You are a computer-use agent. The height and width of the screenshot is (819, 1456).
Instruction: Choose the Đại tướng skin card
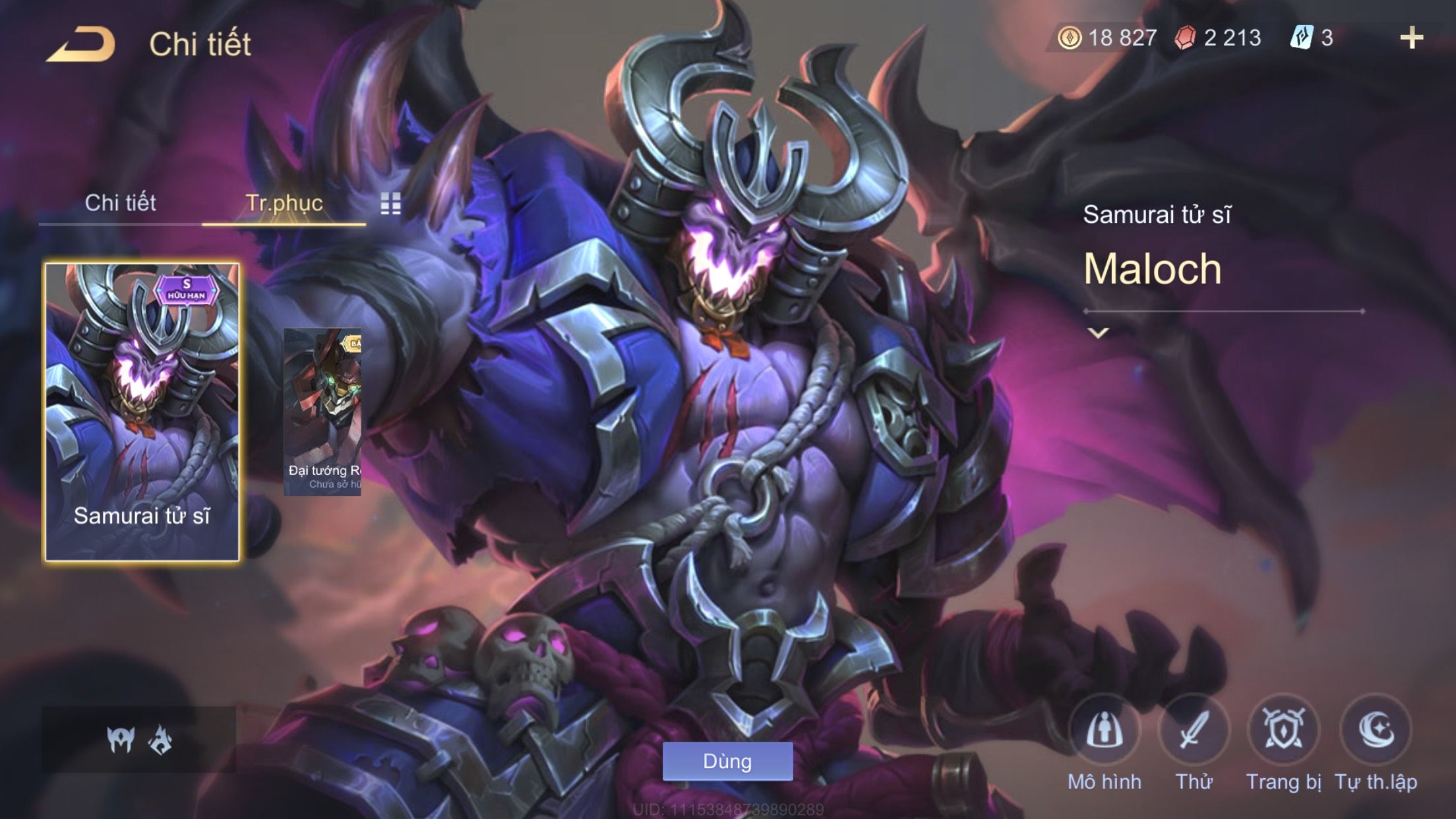322,412
